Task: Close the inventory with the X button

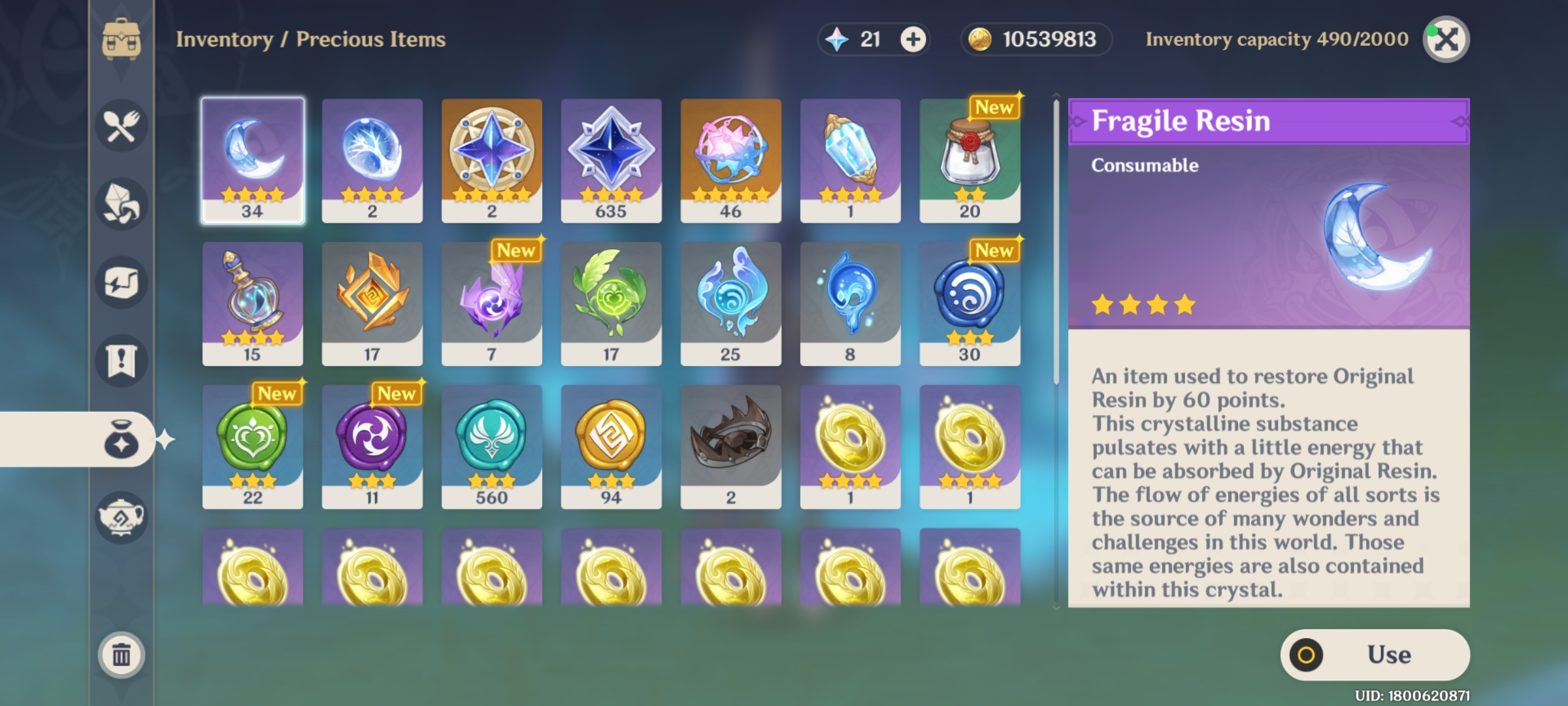Action: [x=1447, y=41]
